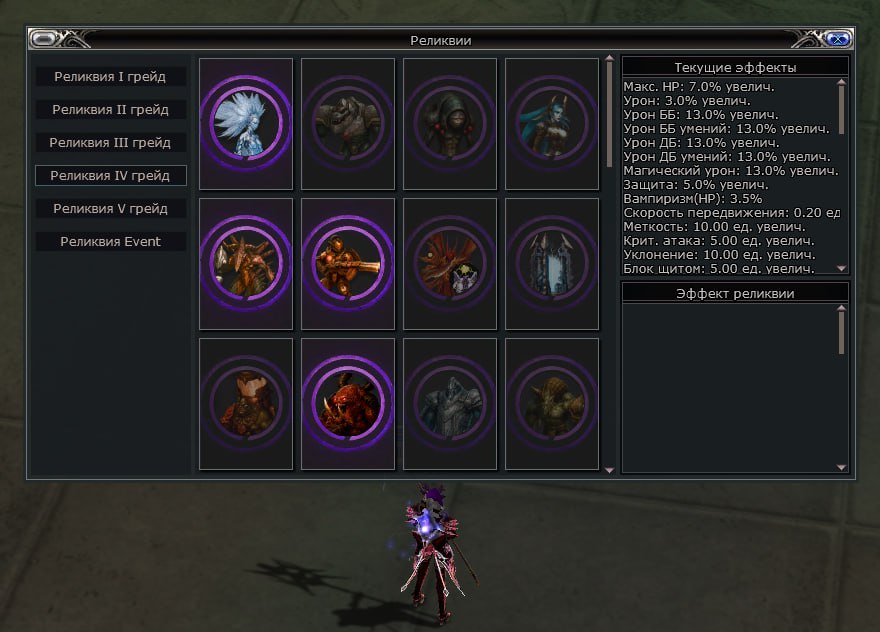880x632 pixels.
Task: Choose the silver armored knight relic
Action: pos(450,404)
